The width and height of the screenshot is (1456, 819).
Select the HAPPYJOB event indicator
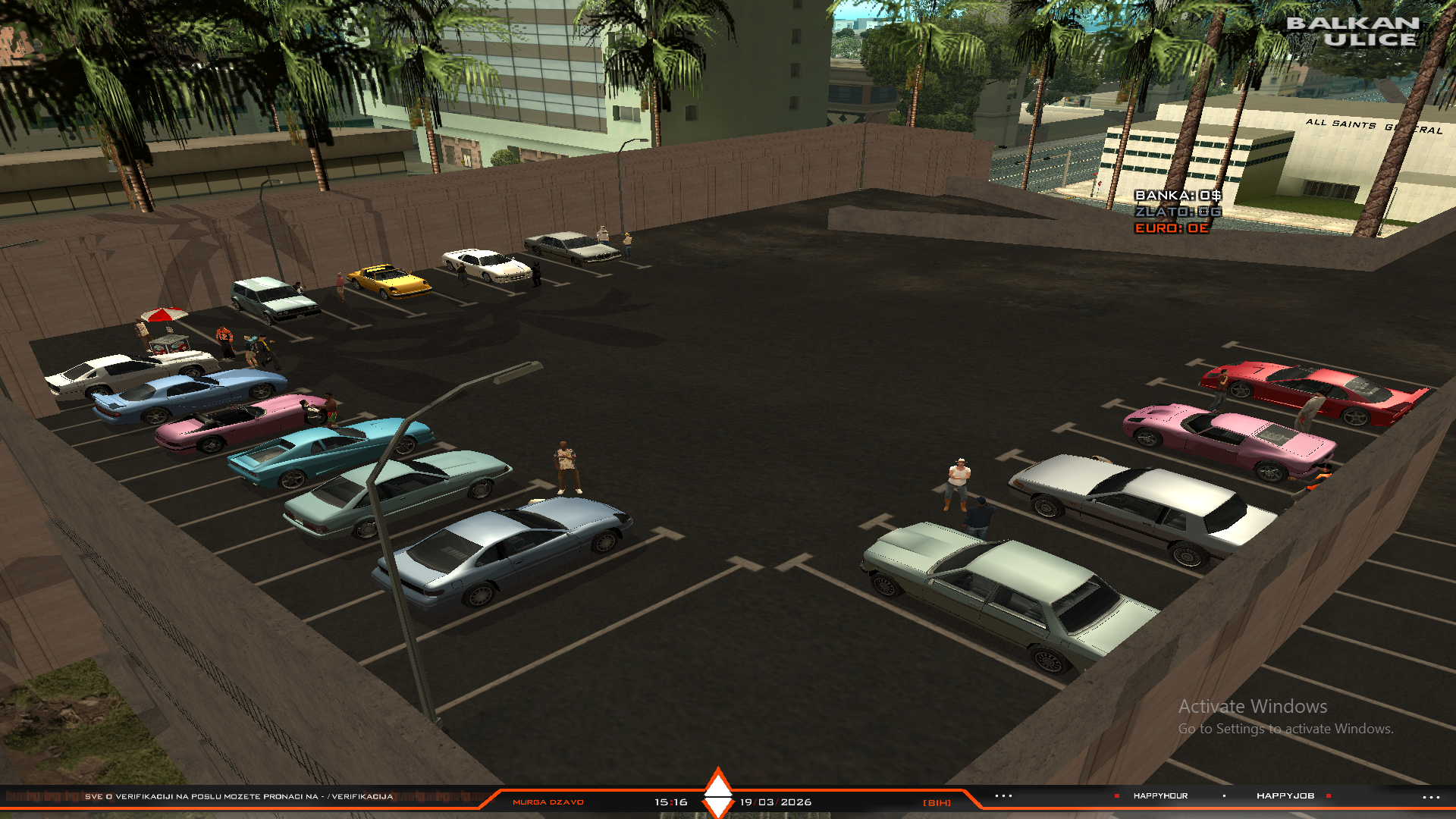click(x=1285, y=795)
